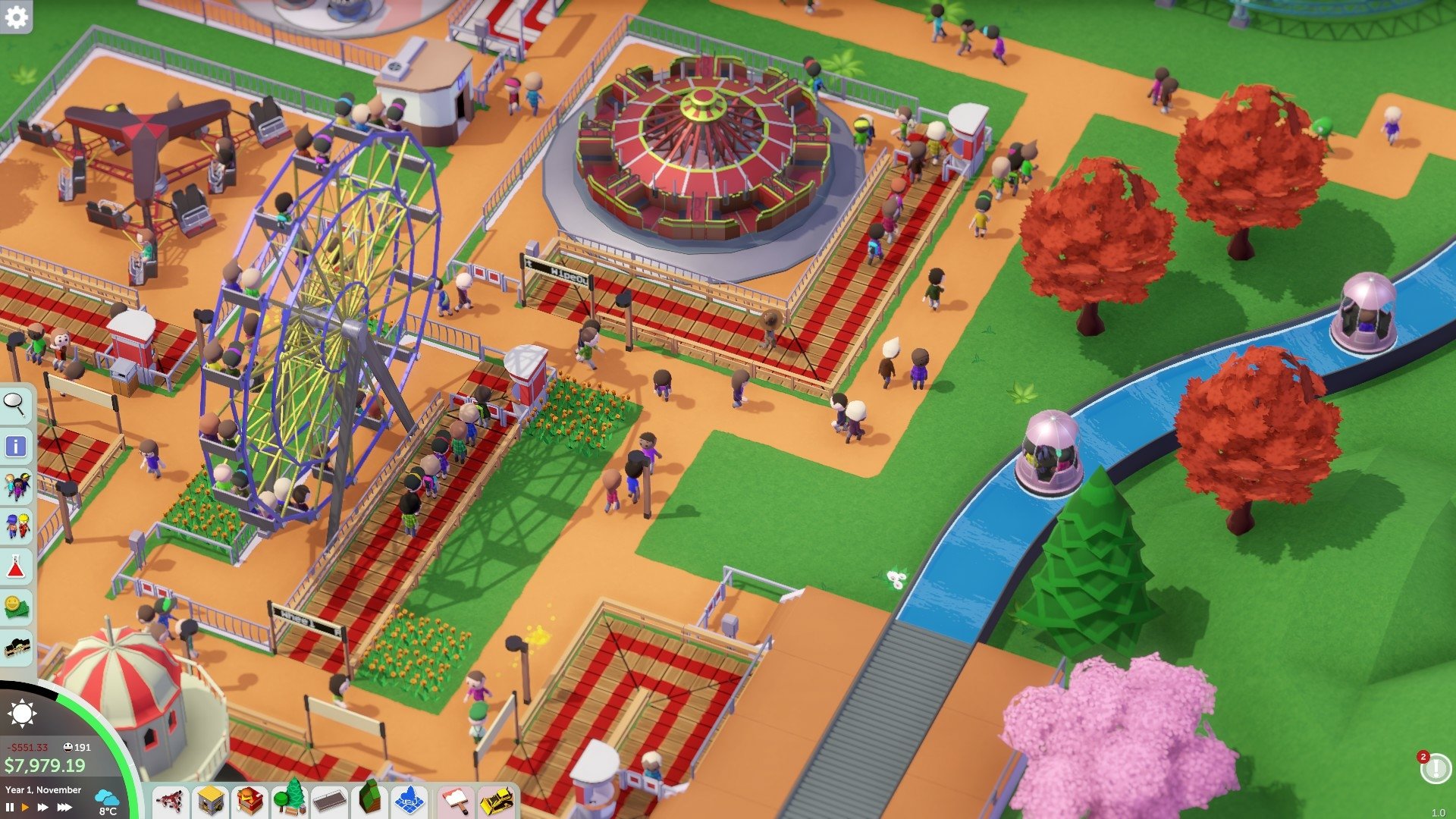Open the terrain editing tool
1456x819 pixels.
(370, 800)
